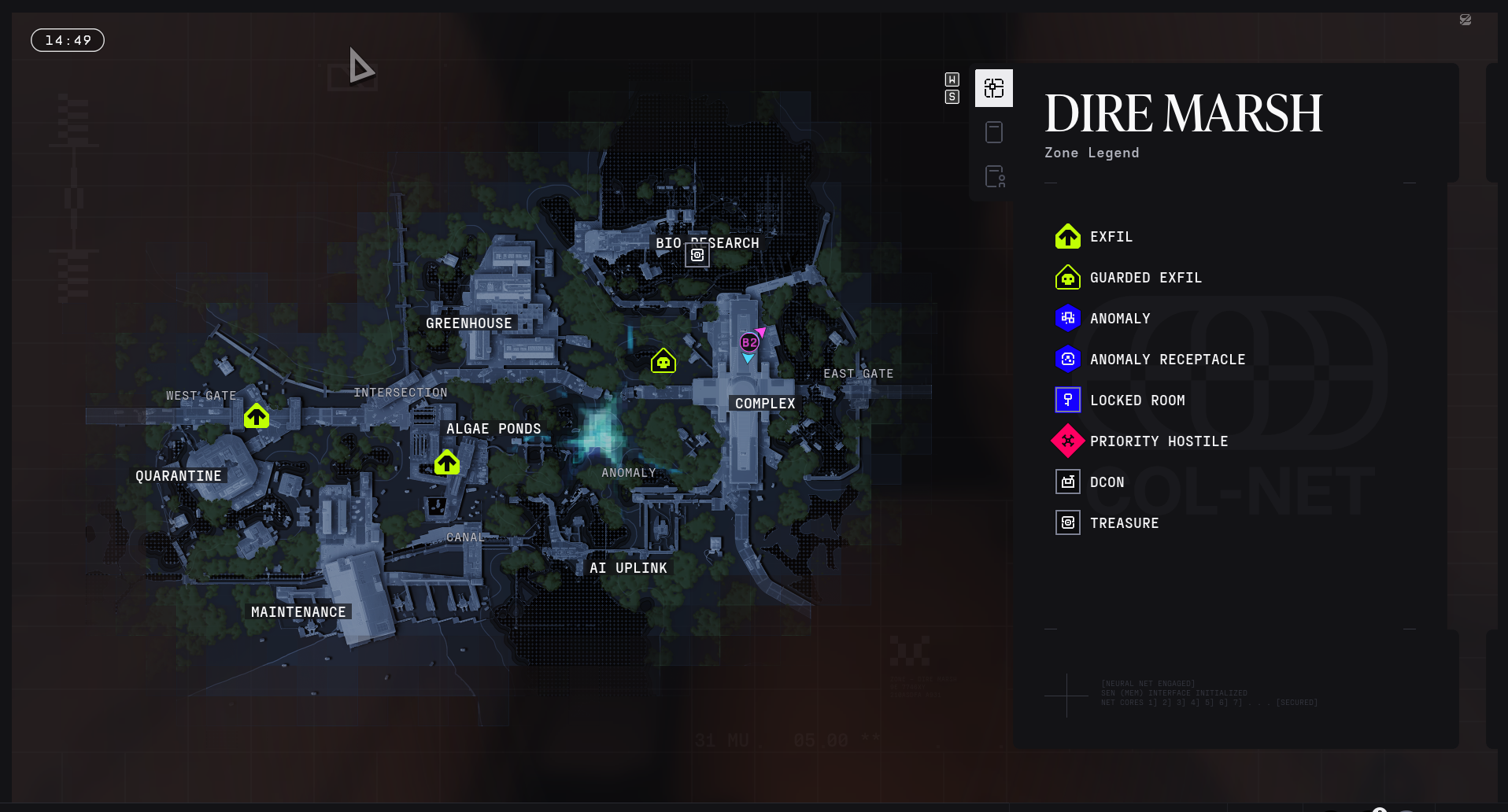The height and width of the screenshot is (812, 1508).
Task: Click the treasure marker at Bio Research
Action: 697,255
